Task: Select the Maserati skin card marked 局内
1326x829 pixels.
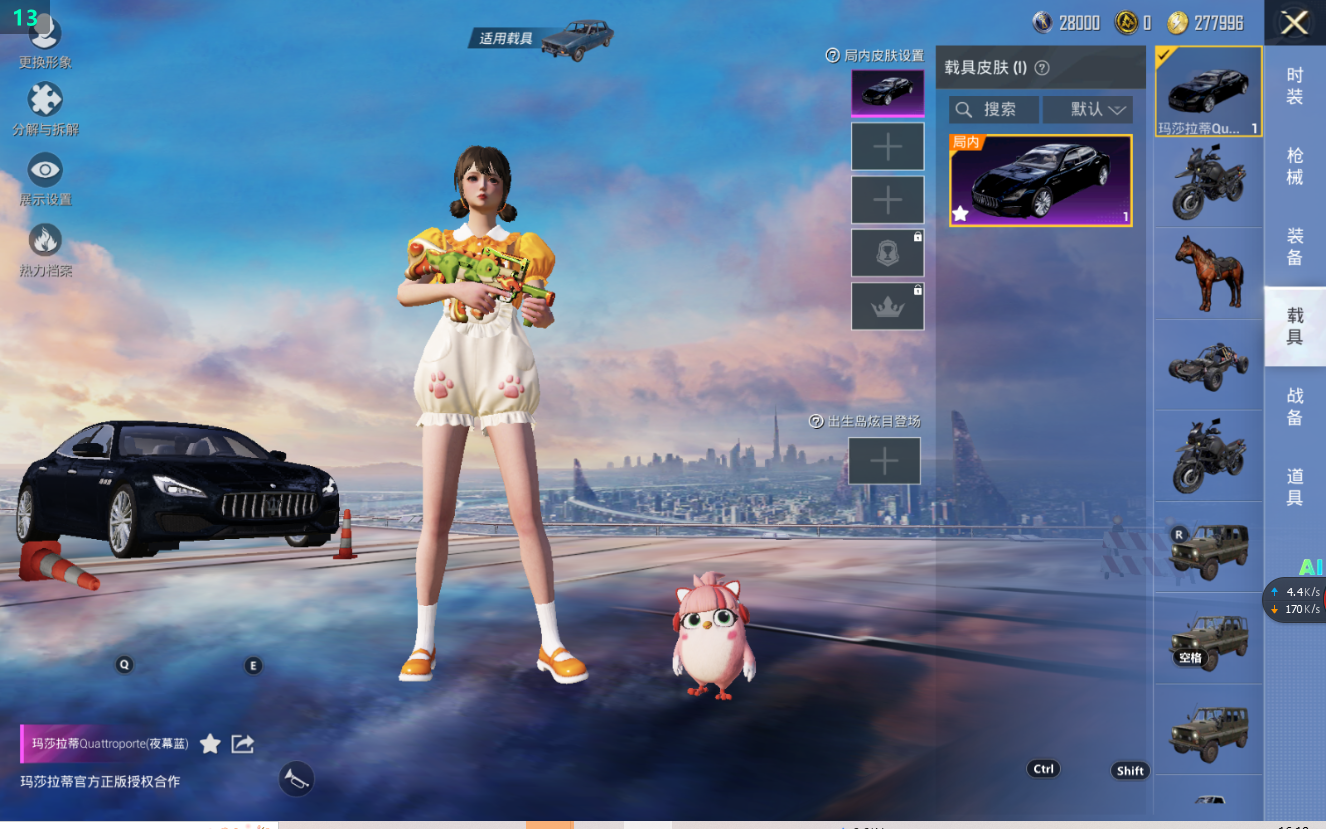Action: [x=1040, y=181]
